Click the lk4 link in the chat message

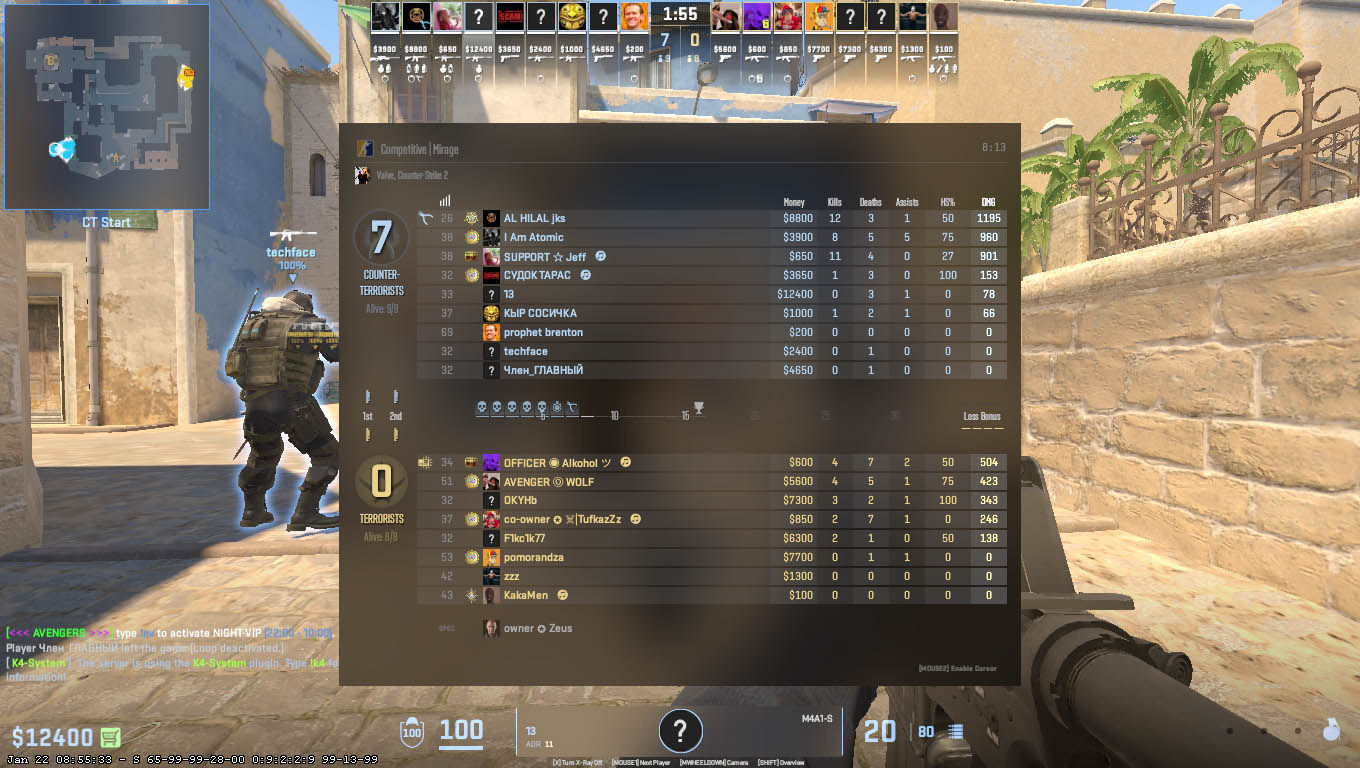point(316,662)
